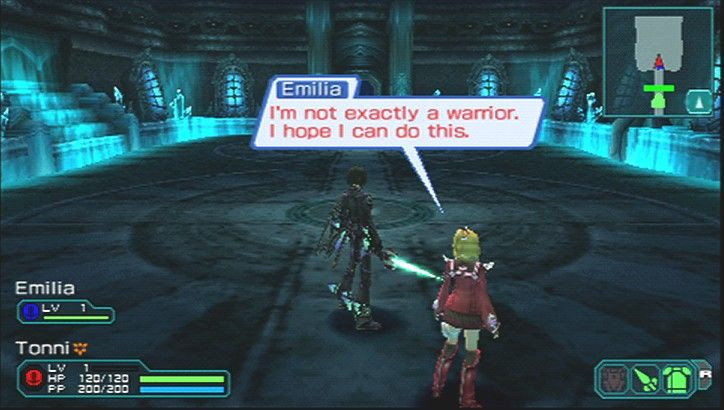
Task: Click the minimap's white arrow button
Action: 695,100
